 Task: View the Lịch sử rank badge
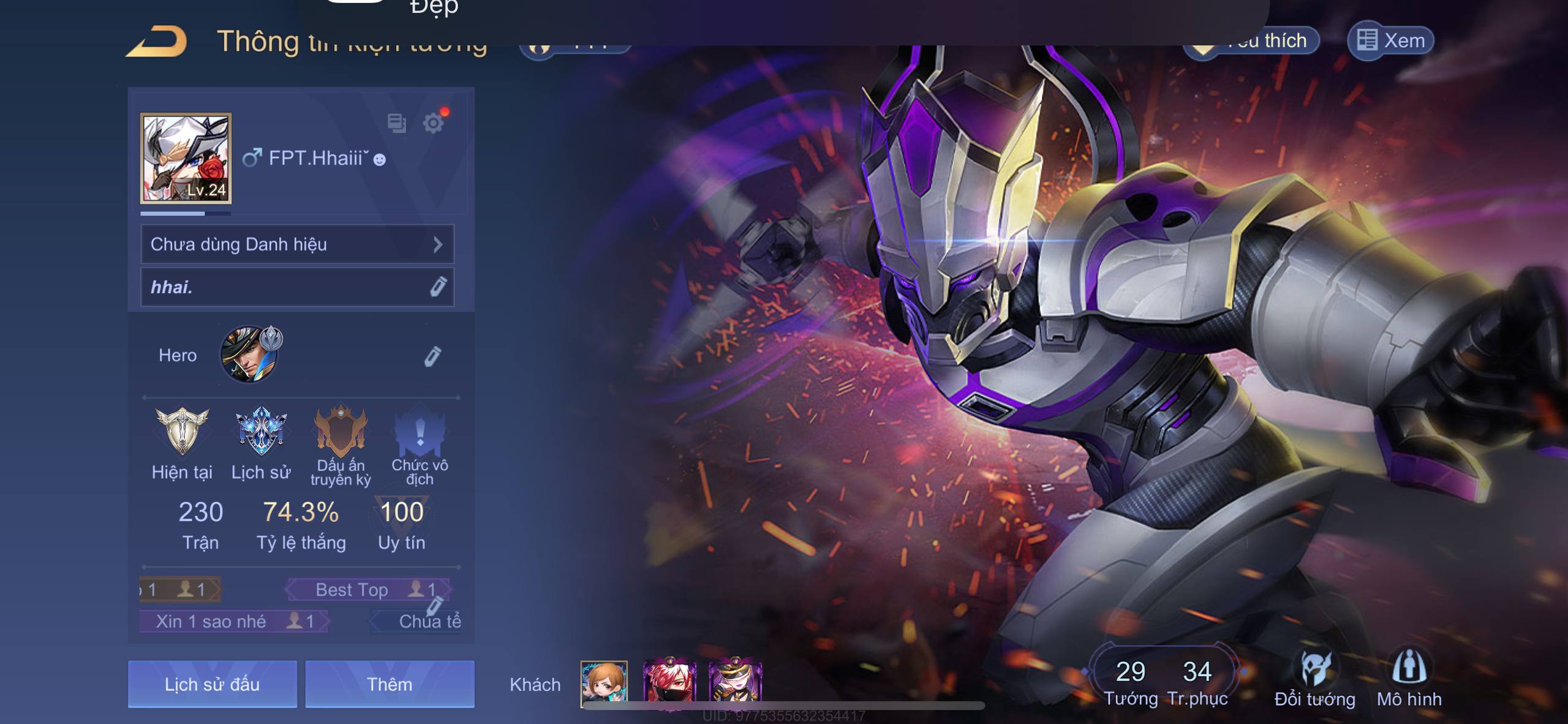261,432
